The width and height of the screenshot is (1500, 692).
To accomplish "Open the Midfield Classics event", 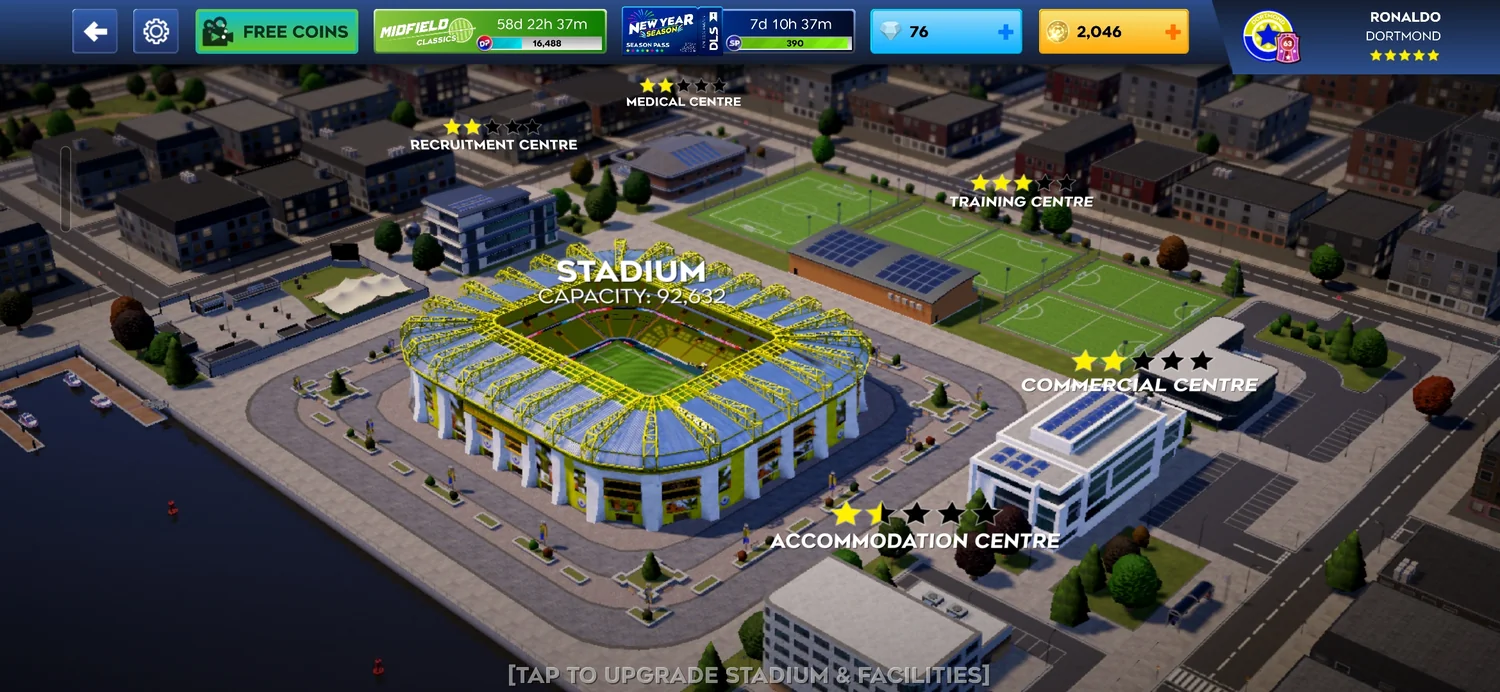I will pyautogui.click(x=490, y=32).
